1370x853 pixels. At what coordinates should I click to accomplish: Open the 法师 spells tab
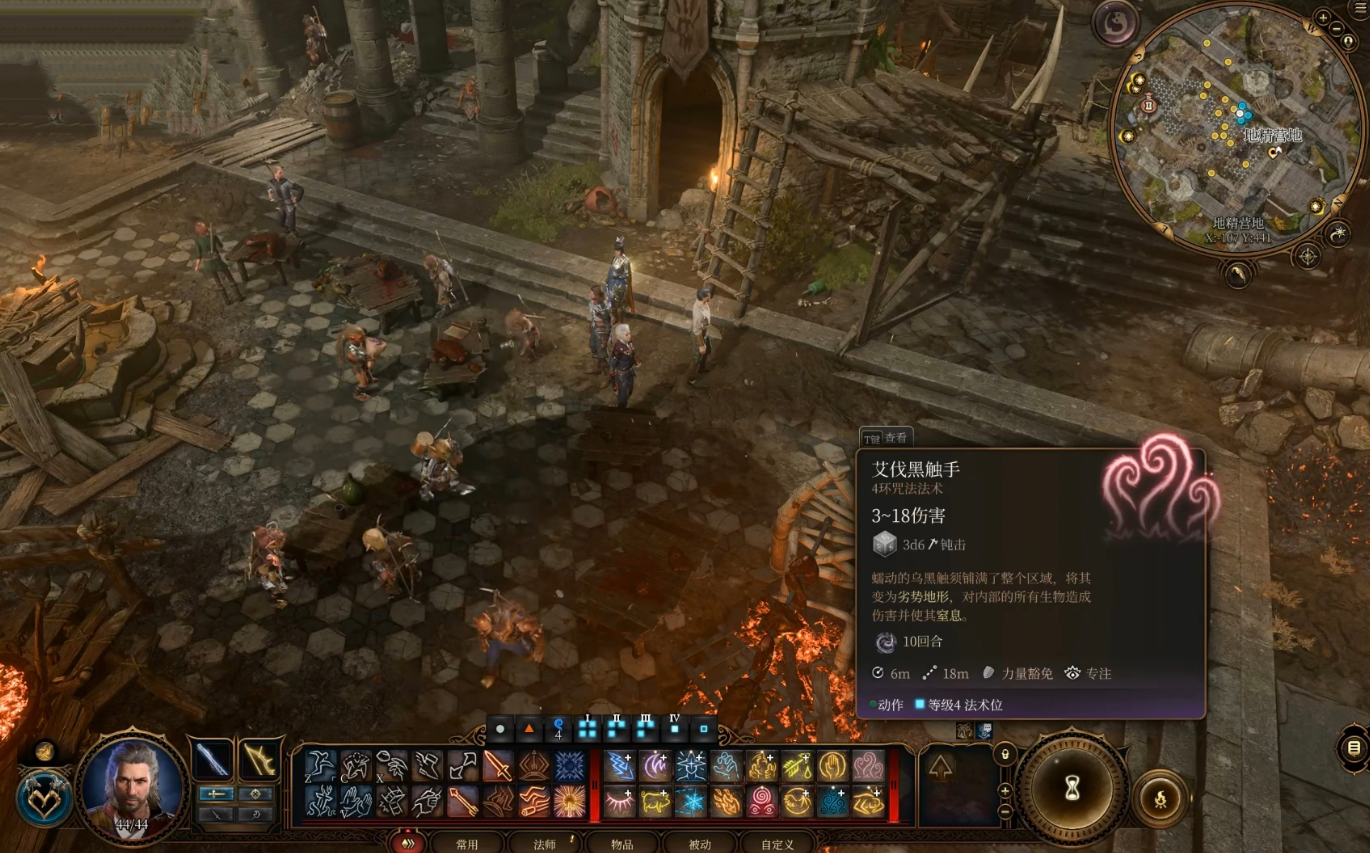[x=545, y=844]
